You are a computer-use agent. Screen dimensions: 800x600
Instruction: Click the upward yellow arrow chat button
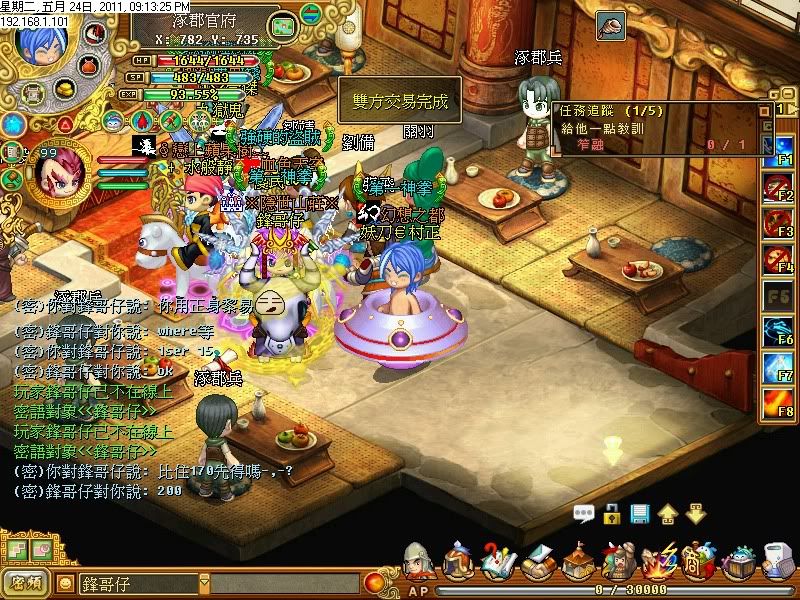(x=667, y=515)
